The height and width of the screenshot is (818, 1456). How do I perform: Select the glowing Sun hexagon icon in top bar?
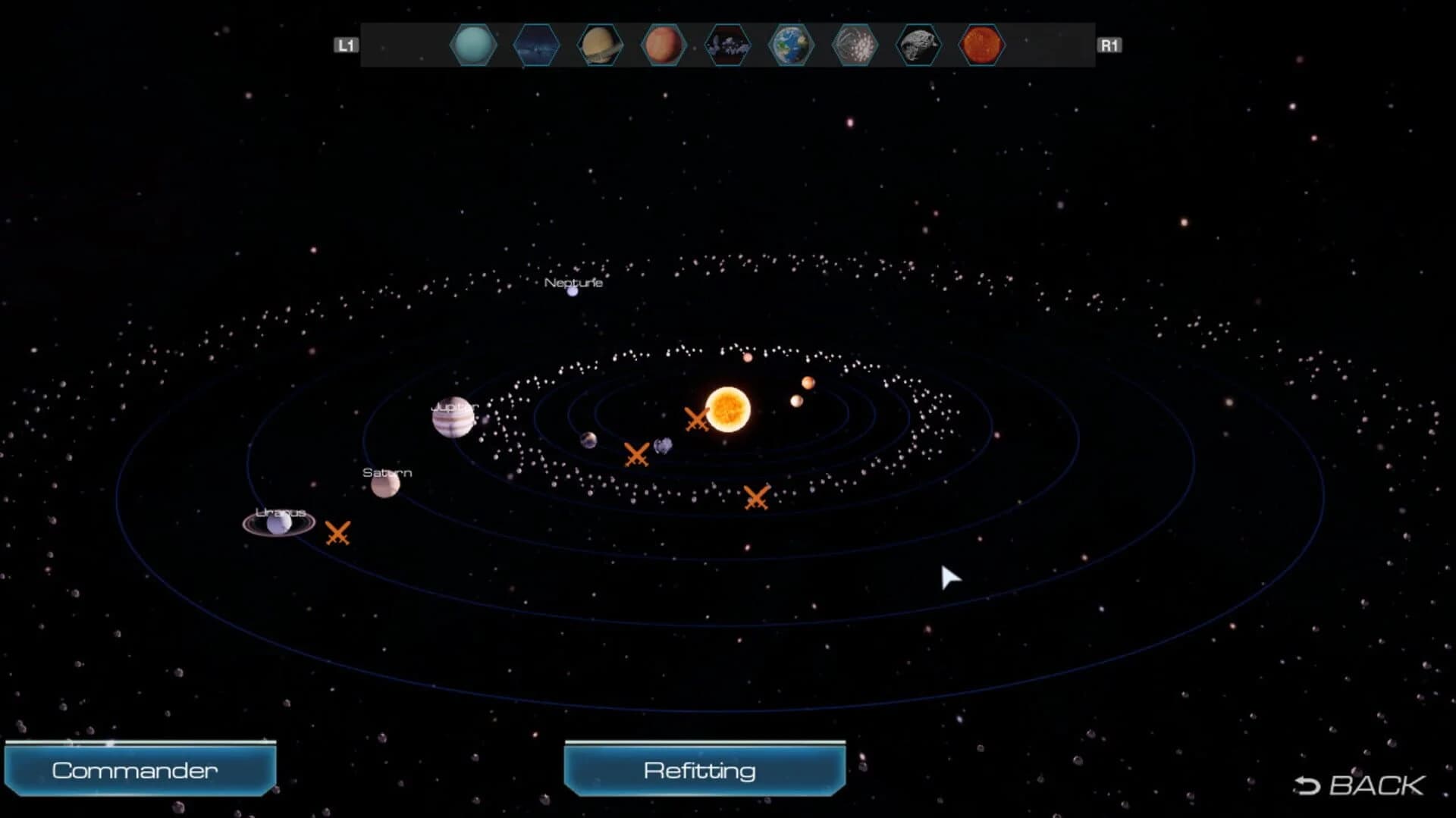[981, 45]
